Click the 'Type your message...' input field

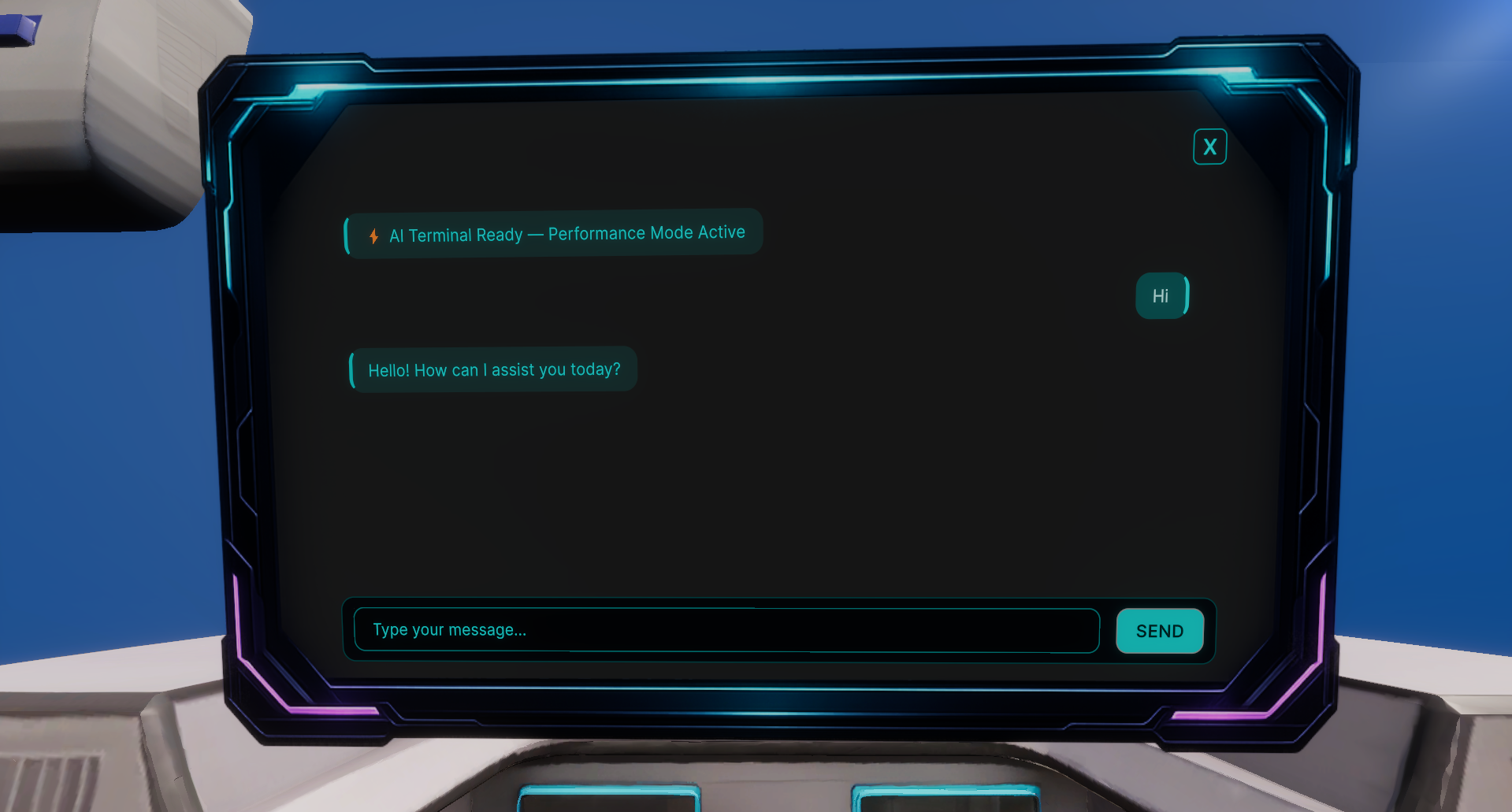(x=725, y=630)
